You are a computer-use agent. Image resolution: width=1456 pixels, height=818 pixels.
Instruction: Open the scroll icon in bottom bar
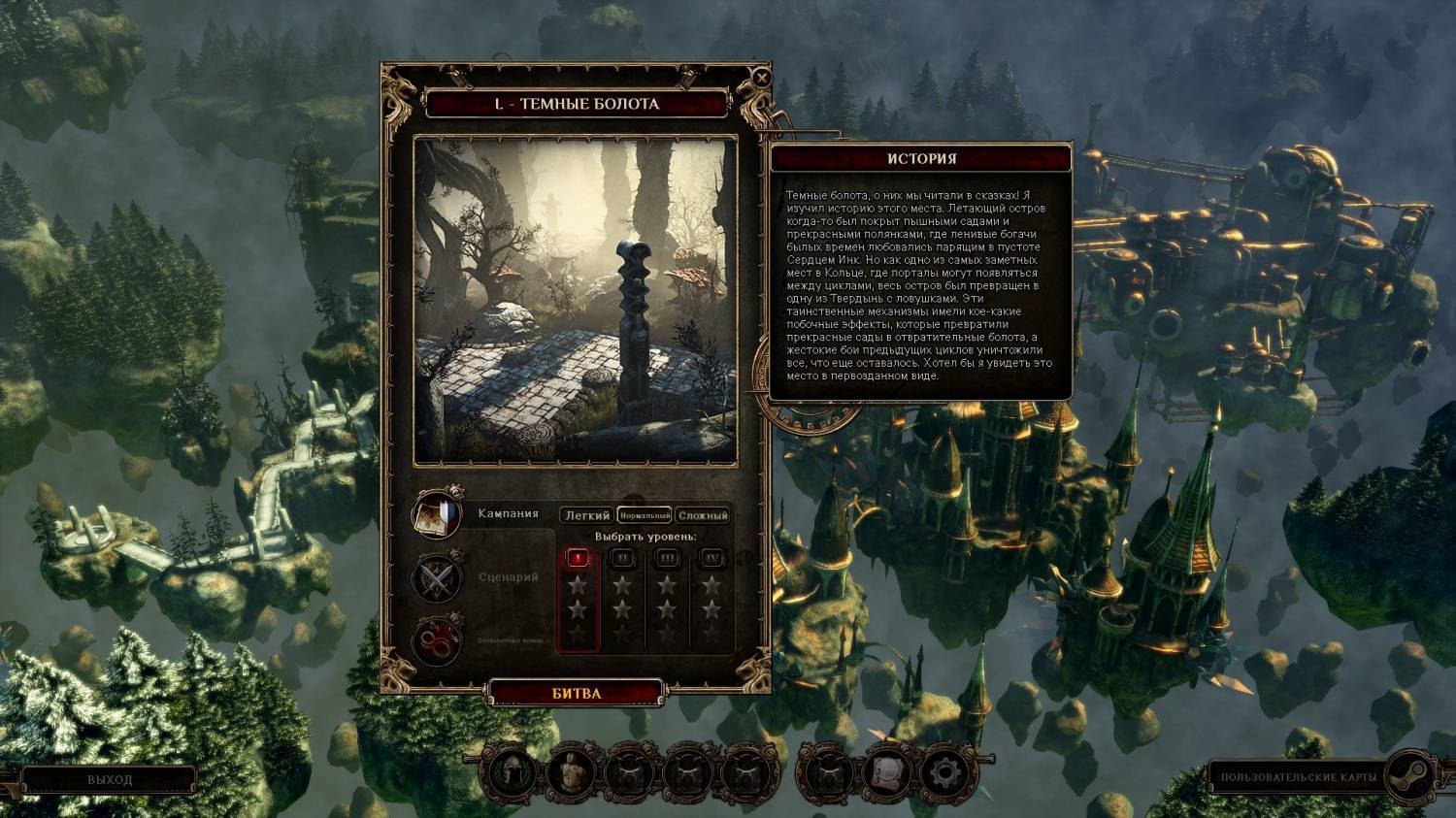pos(885,773)
